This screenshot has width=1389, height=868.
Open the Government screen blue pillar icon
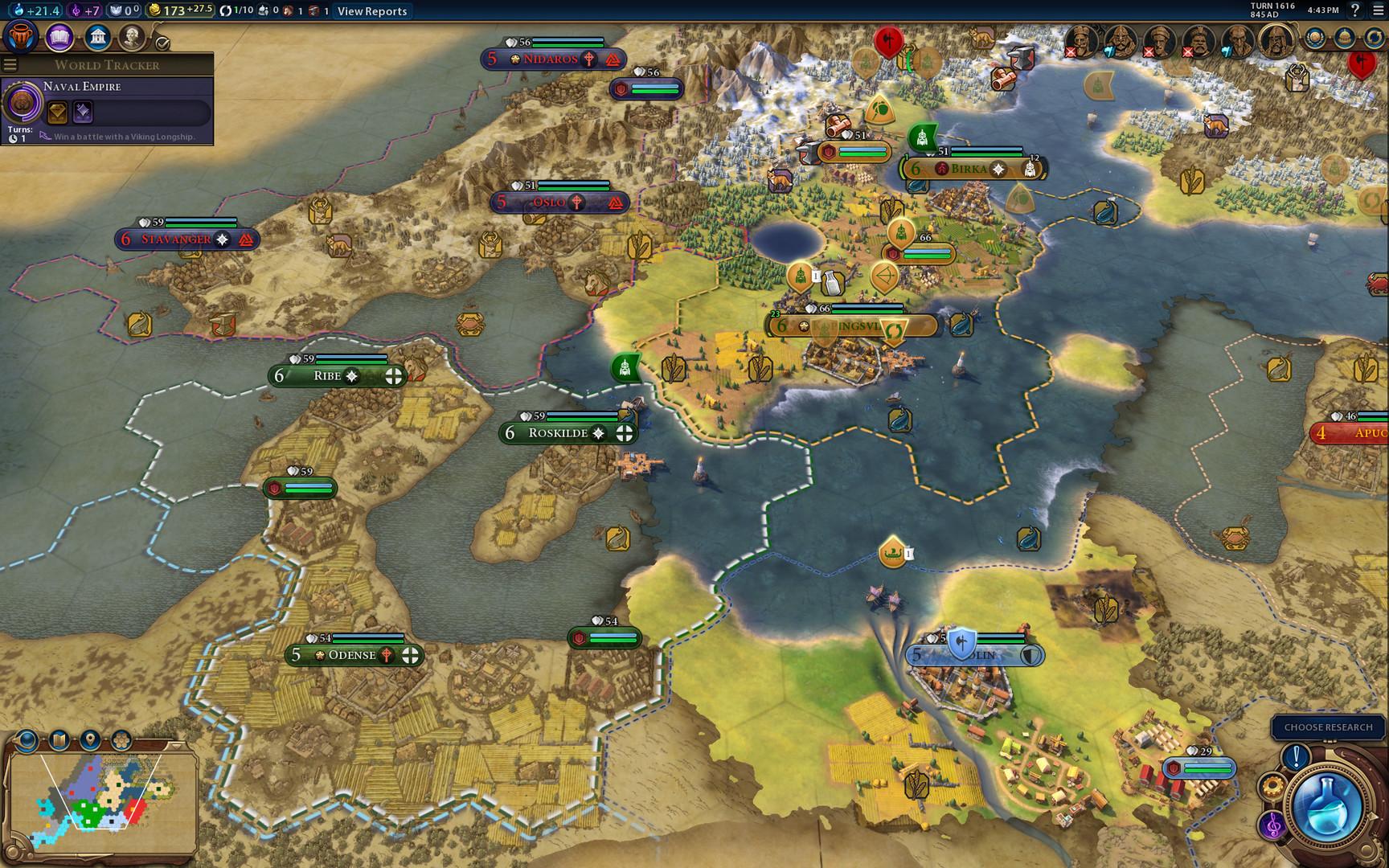pos(96,39)
